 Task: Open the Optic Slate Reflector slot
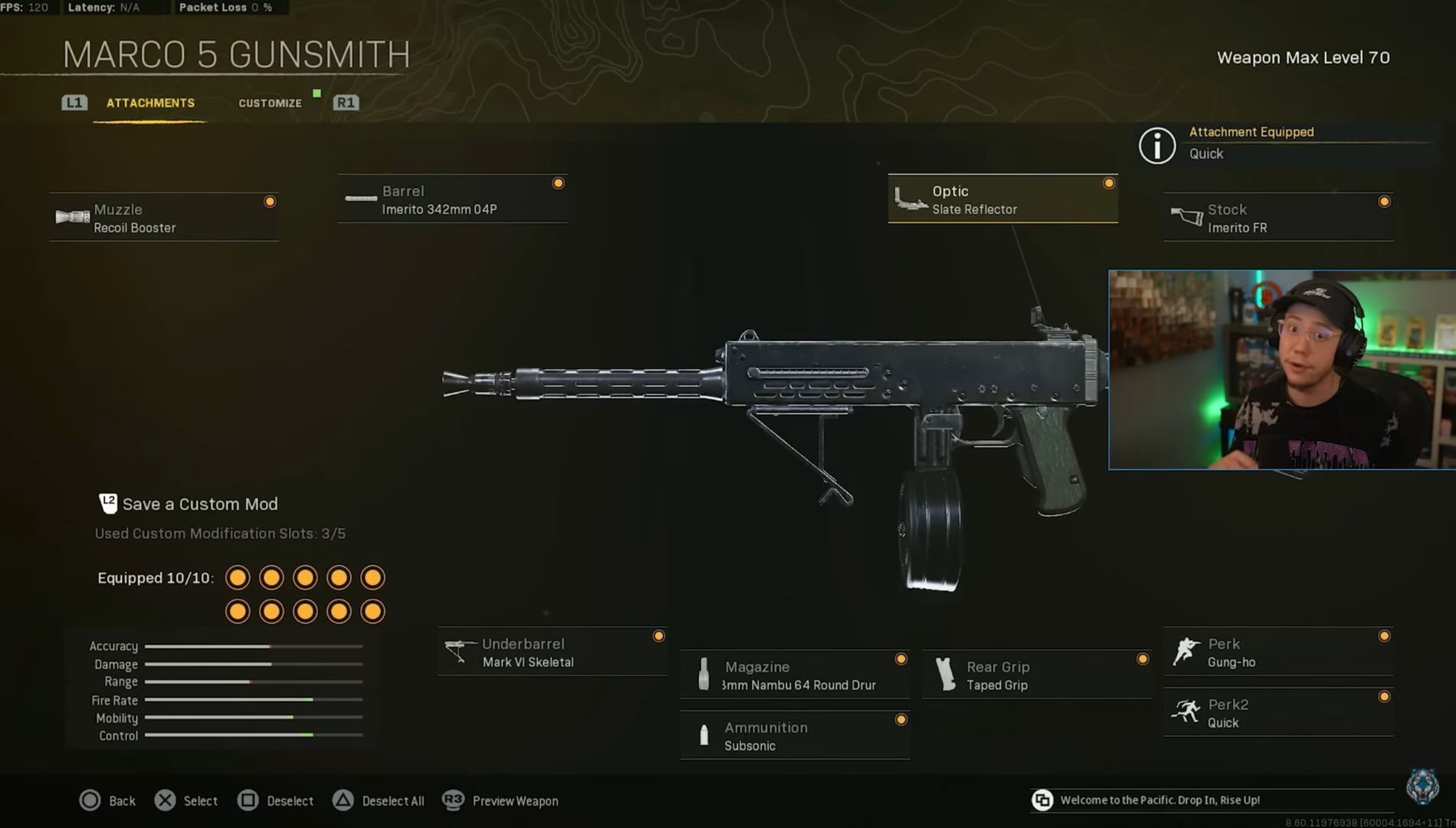tap(1002, 199)
